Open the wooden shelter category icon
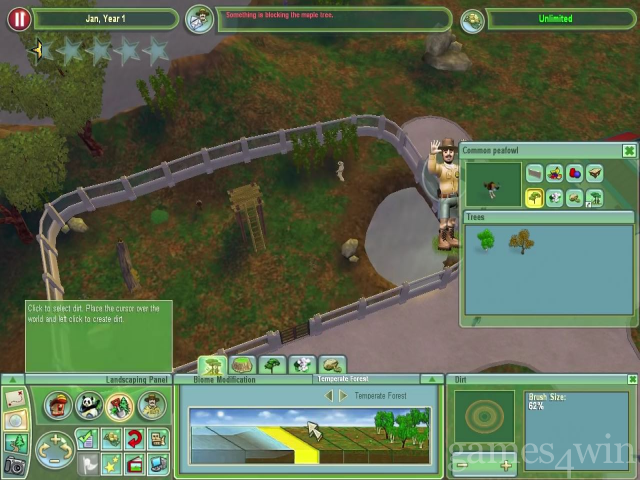The image size is (640, 480). tap(595, 175)
